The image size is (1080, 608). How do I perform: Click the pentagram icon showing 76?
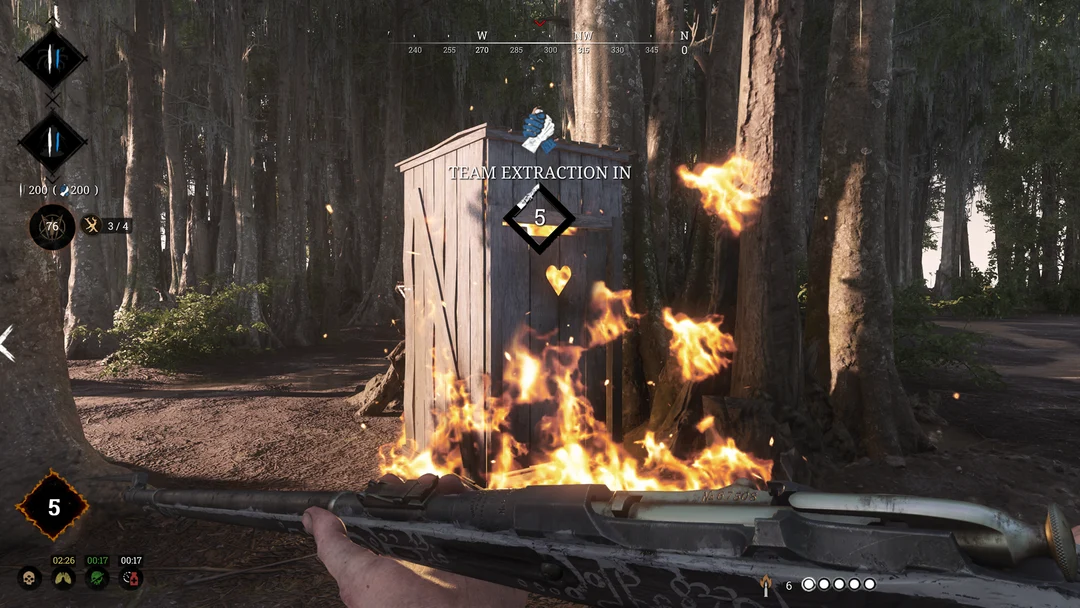pos(52,226)
